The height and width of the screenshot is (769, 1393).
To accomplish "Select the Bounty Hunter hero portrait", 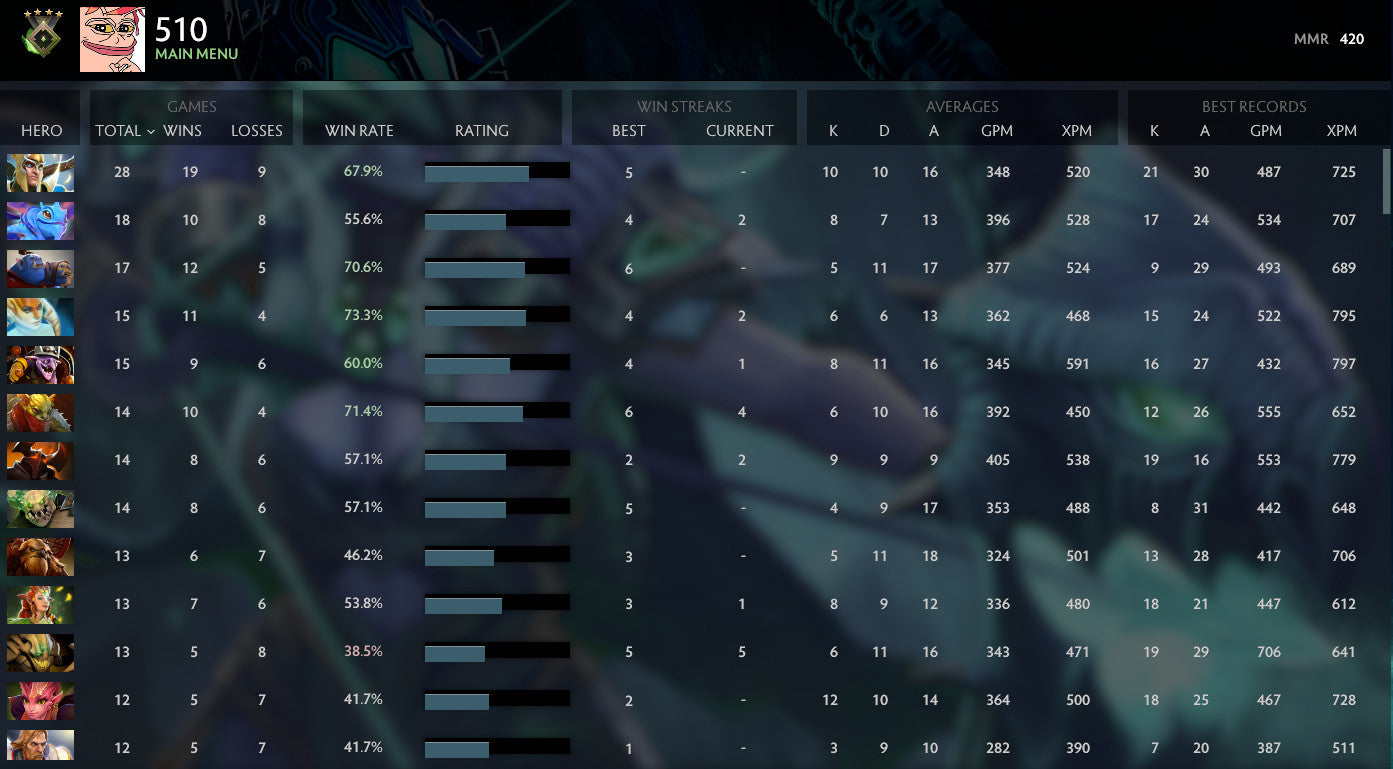I will [40, 412].
